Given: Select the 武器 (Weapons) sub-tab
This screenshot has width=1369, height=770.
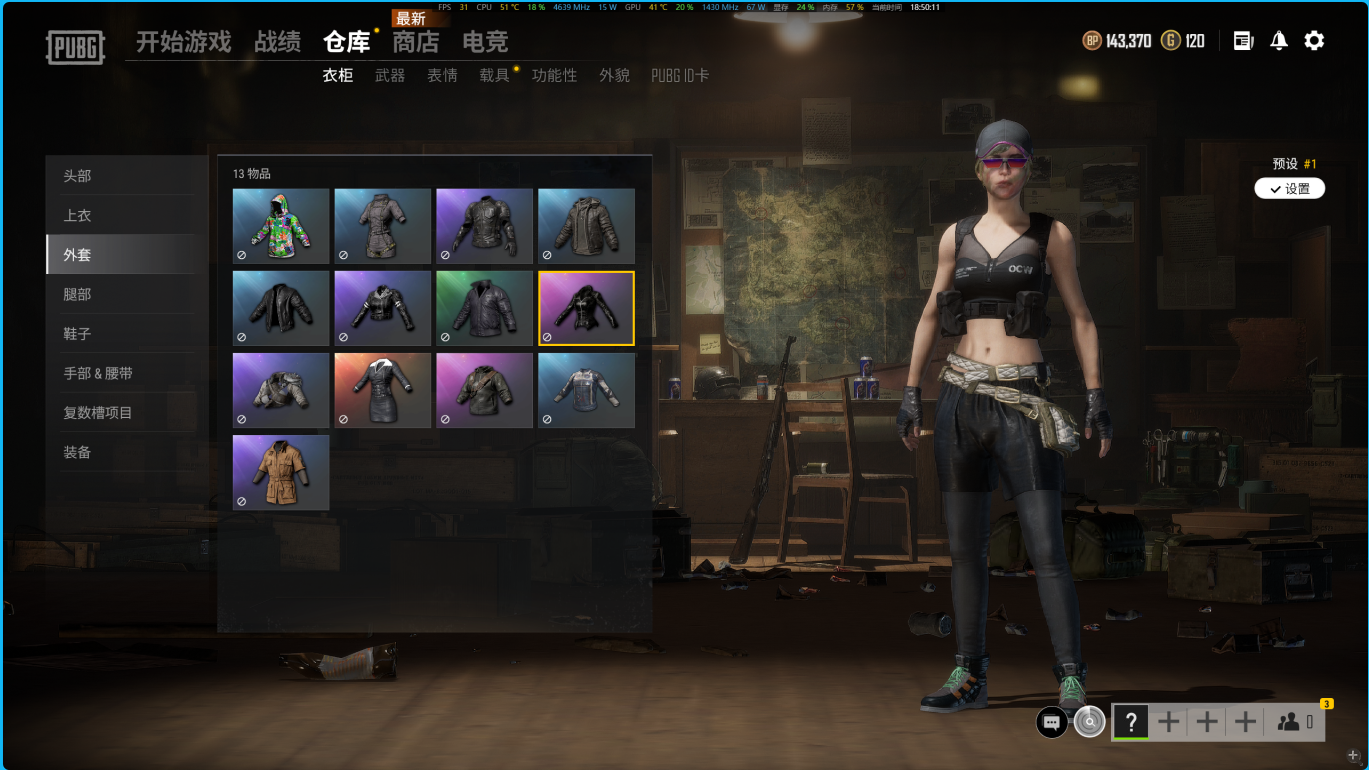Looking at the screenshot, I should pos(390,75).
